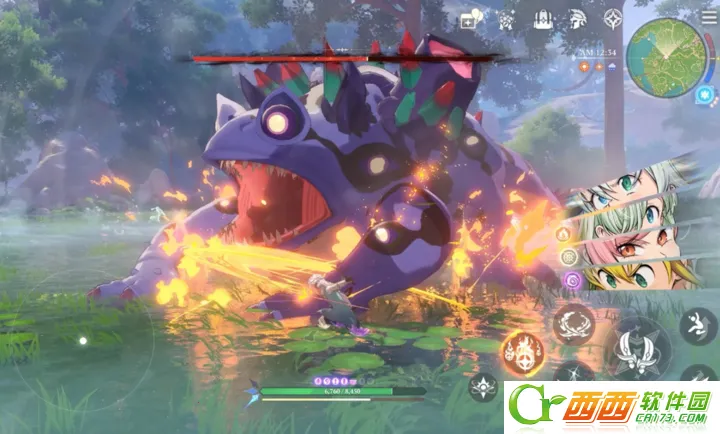
Task: Activate the glowing fire ultimate skill
Action: 521,348
